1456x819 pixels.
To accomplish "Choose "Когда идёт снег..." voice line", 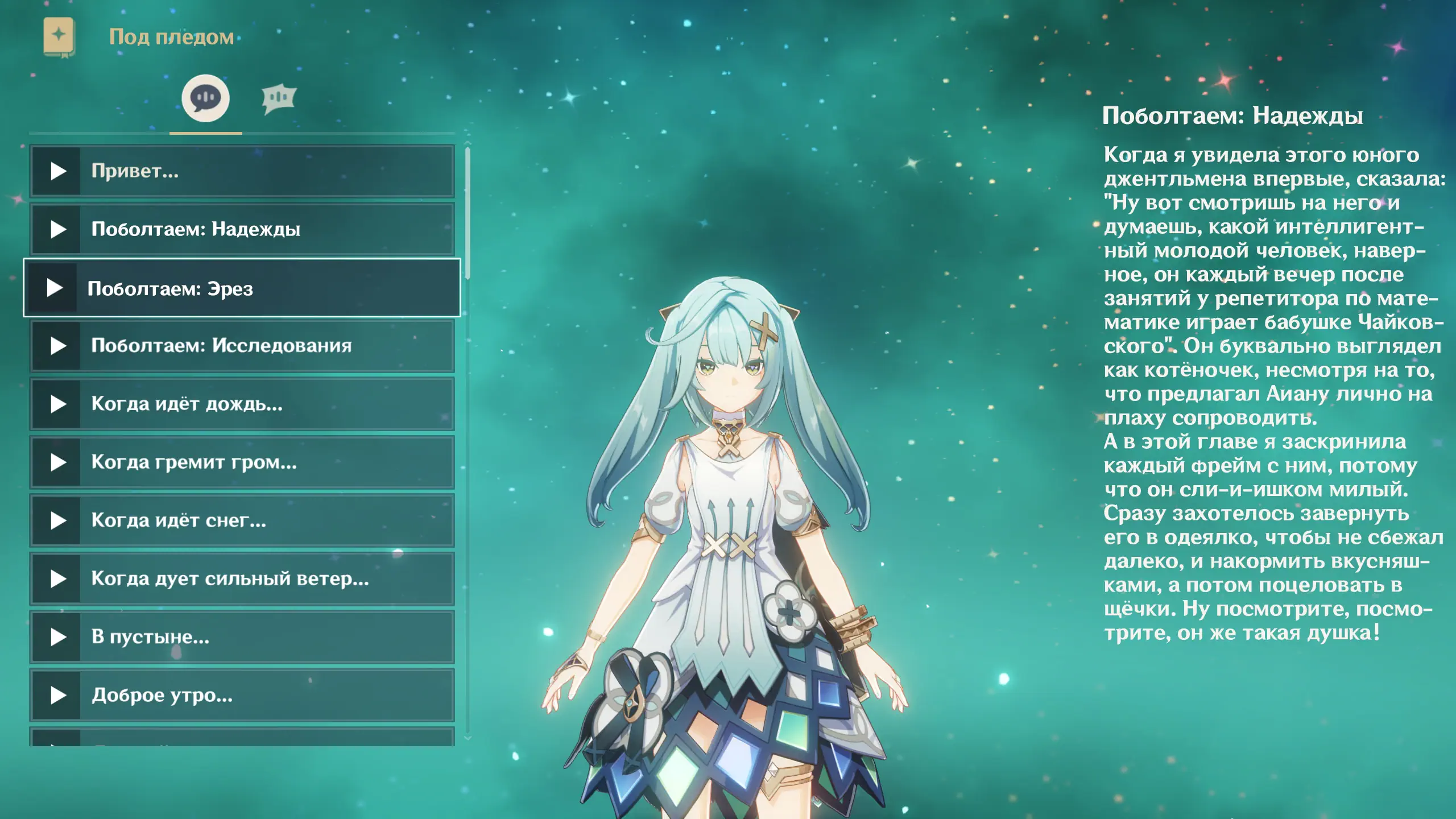I will [x=242, y=520].
